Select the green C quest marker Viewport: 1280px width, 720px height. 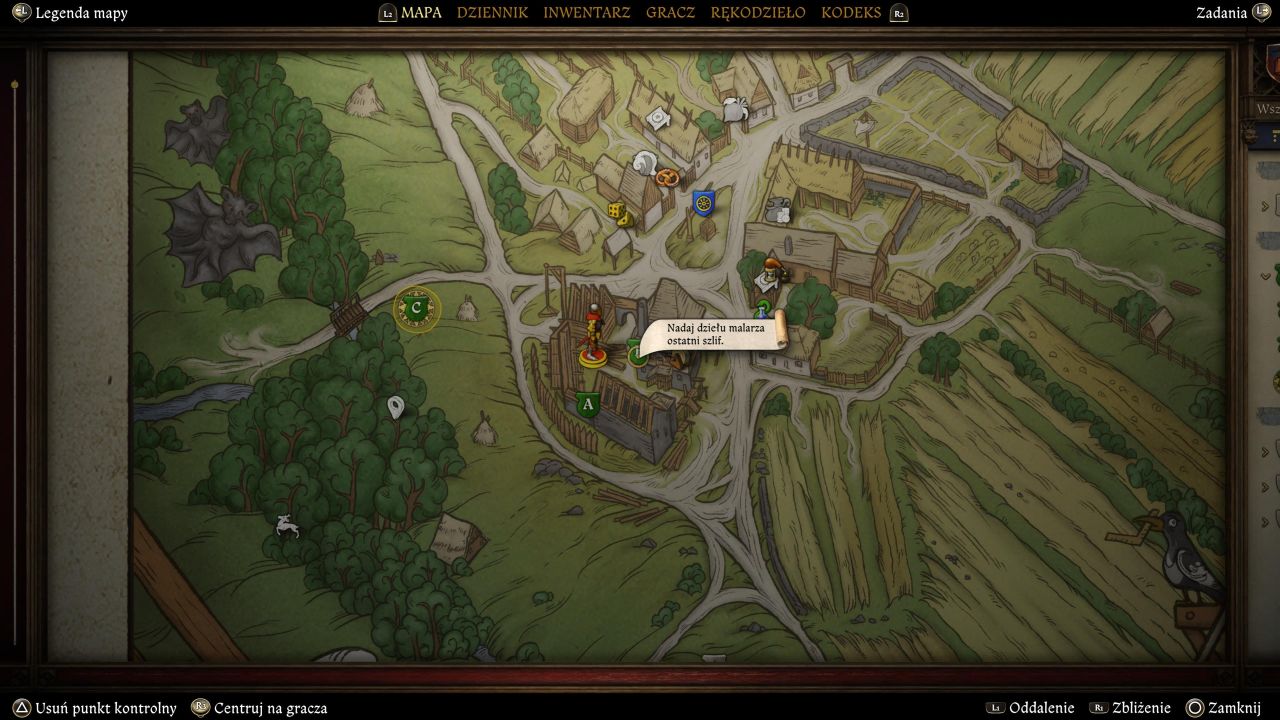(417, 309)
